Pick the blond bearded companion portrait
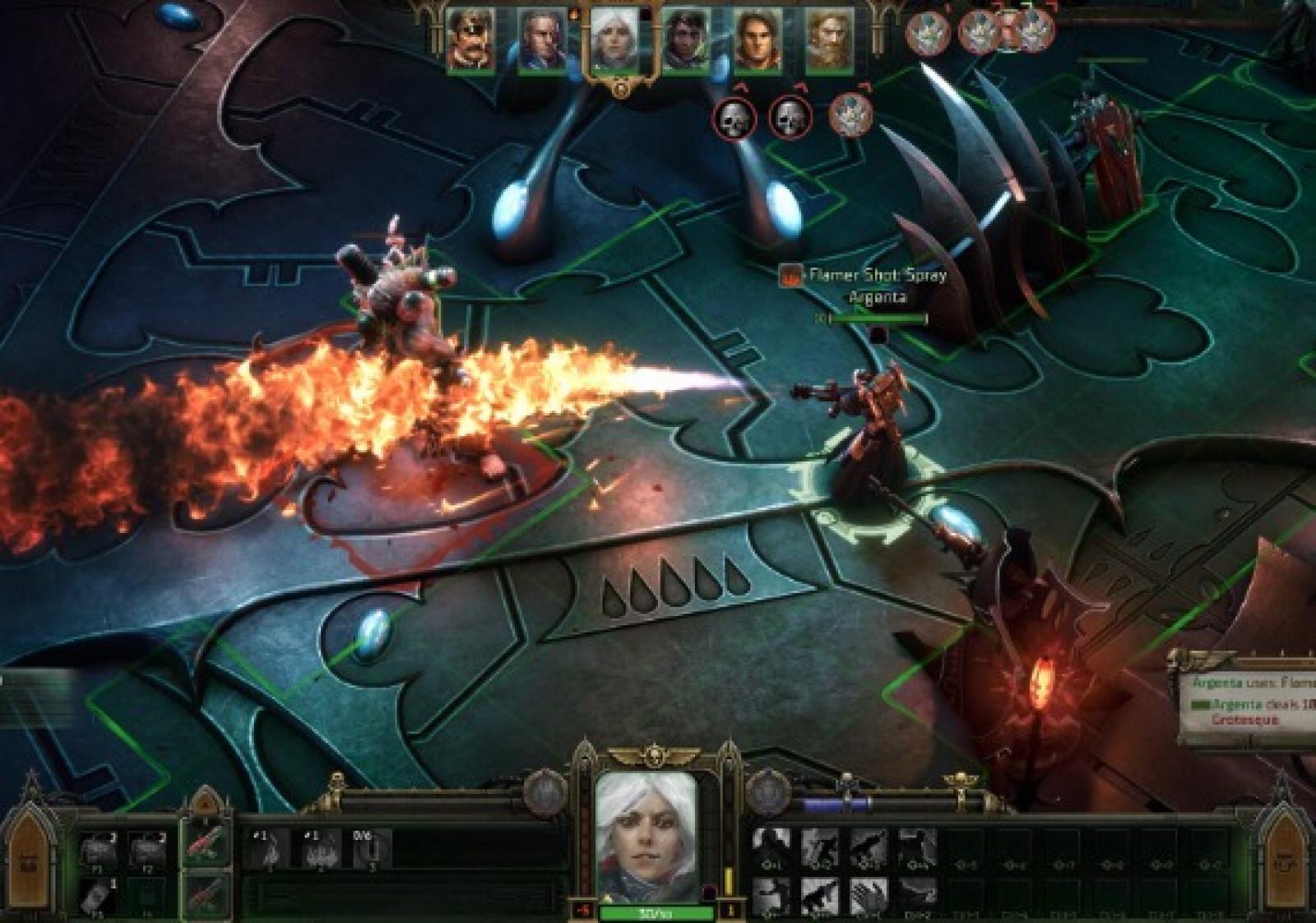 [829, 41]
